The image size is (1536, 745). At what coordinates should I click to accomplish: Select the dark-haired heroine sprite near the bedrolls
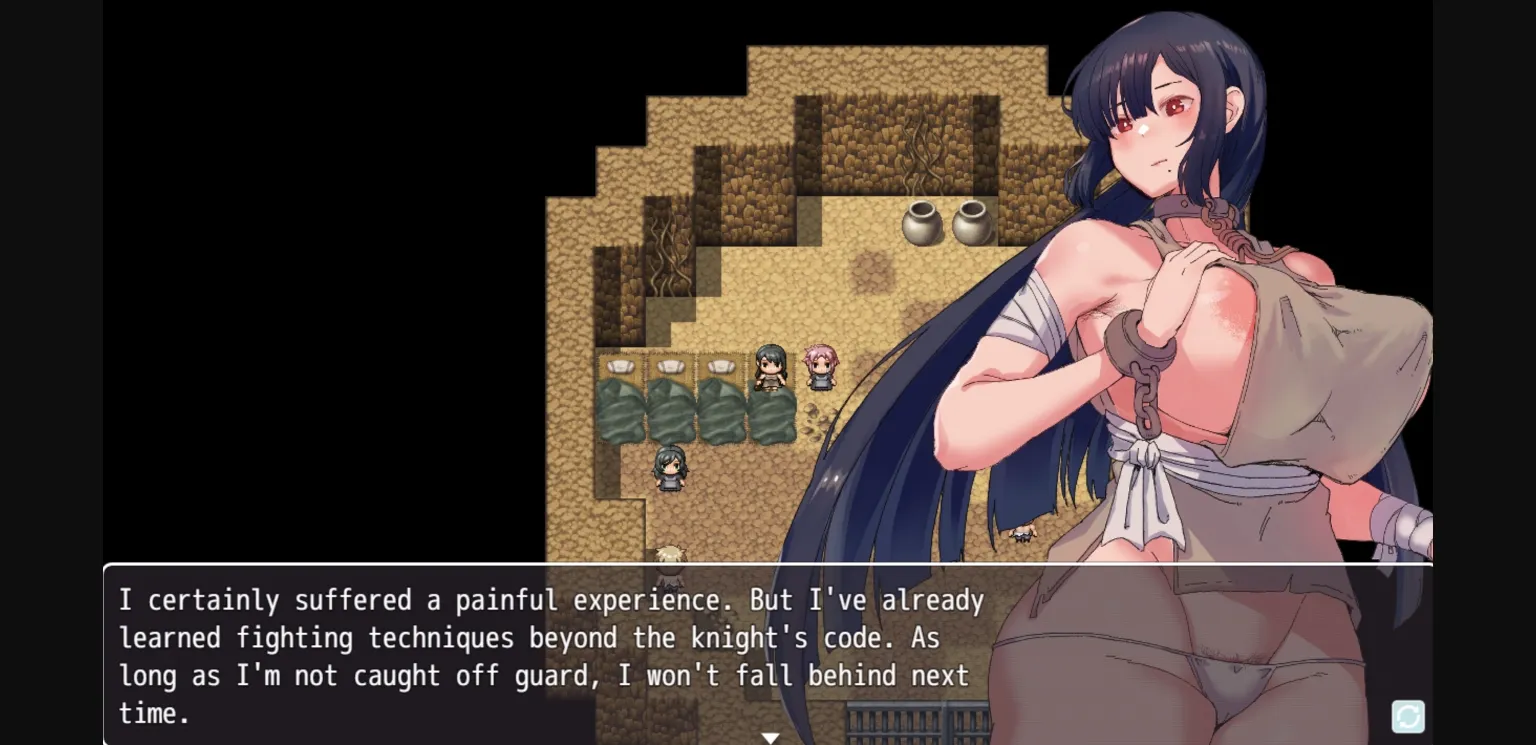tap(768, 365)
